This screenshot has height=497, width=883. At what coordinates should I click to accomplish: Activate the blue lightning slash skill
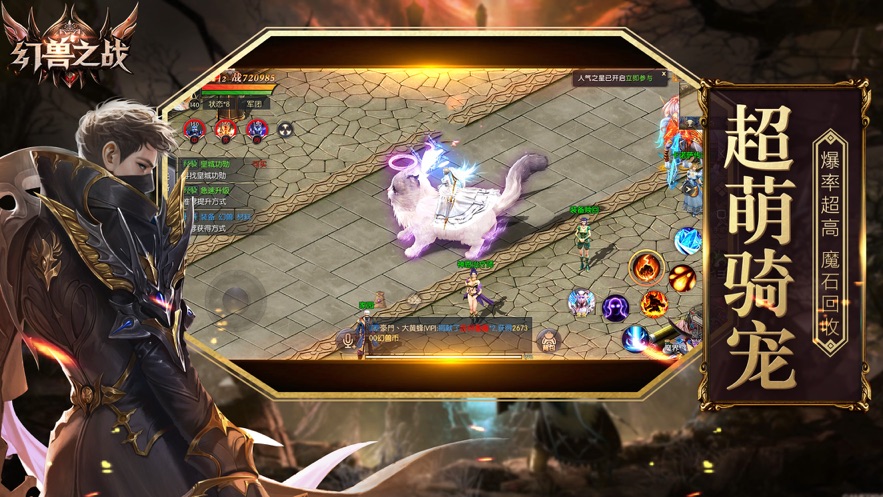click(634, 338)
